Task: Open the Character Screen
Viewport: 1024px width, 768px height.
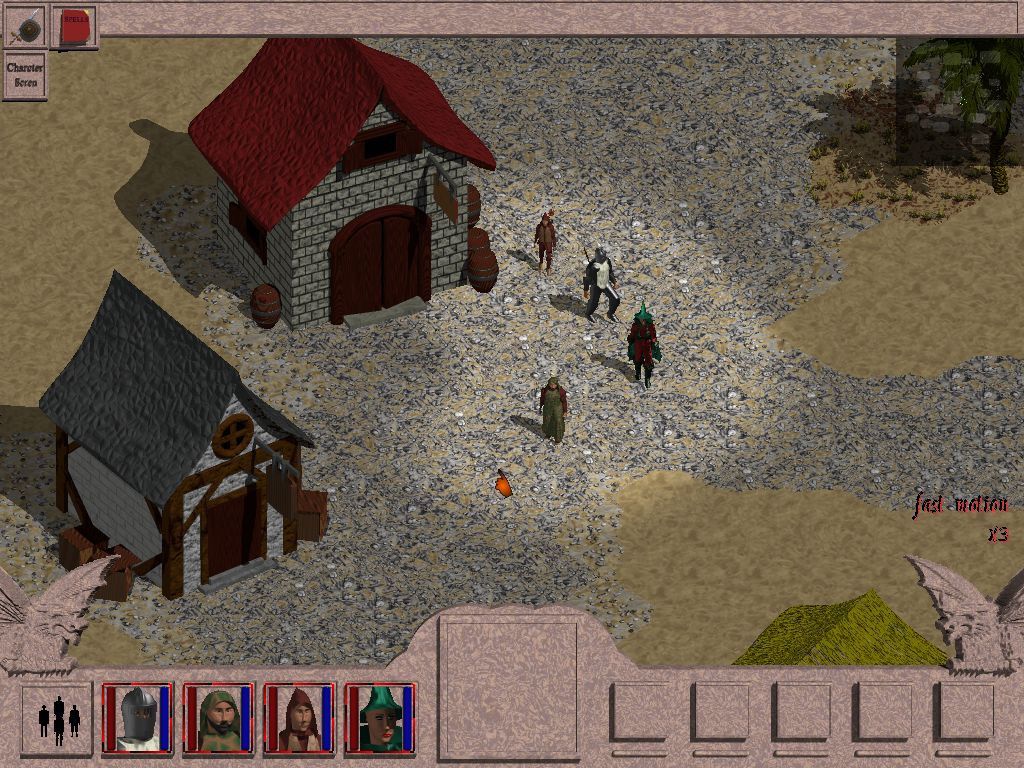Action: click(x=25, y=75)
